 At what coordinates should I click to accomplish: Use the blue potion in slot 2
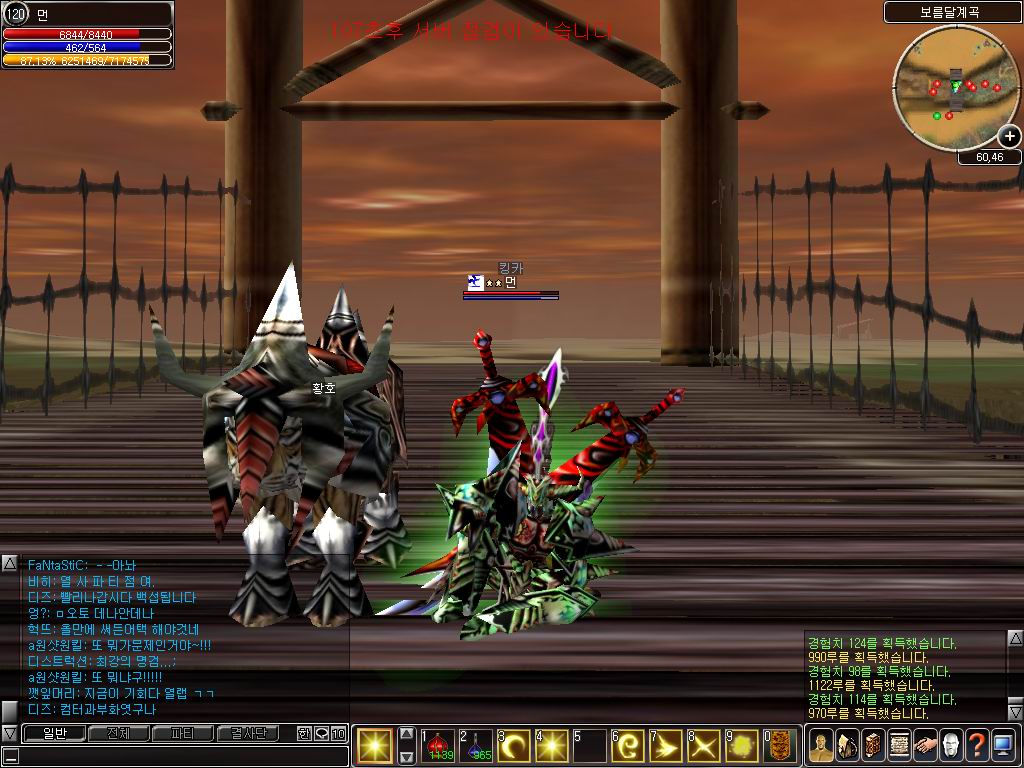pyautogui.click(x=476, y=746)
